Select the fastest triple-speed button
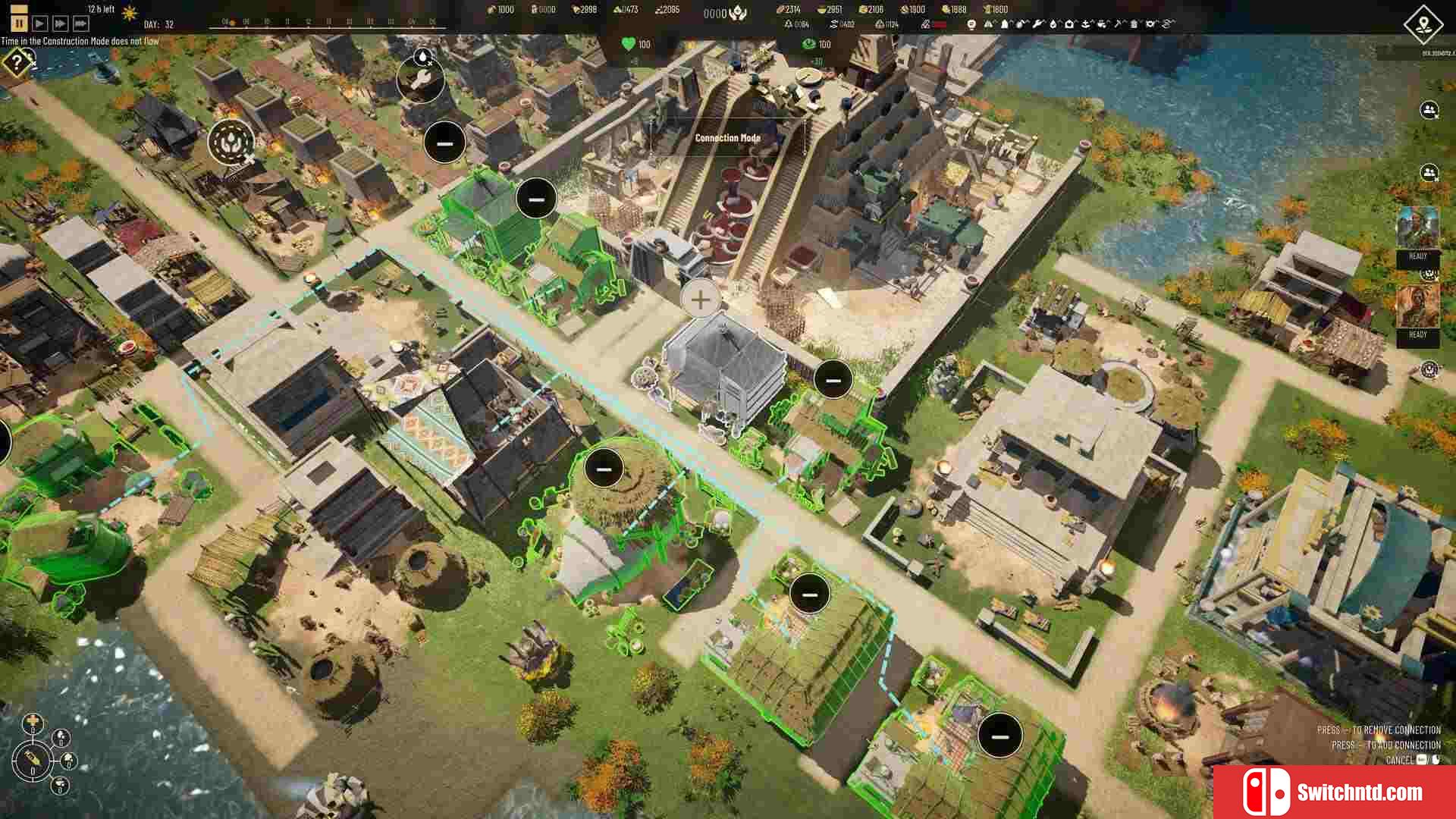The width and height of the screenshot is (1456, 819). [x=80, y=24]
